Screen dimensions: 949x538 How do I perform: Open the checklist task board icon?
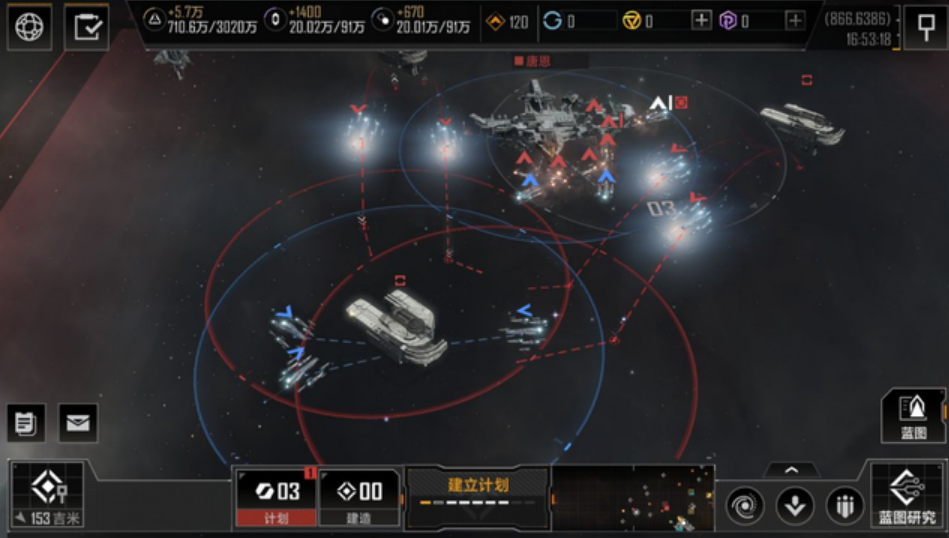tap(87, 27)
